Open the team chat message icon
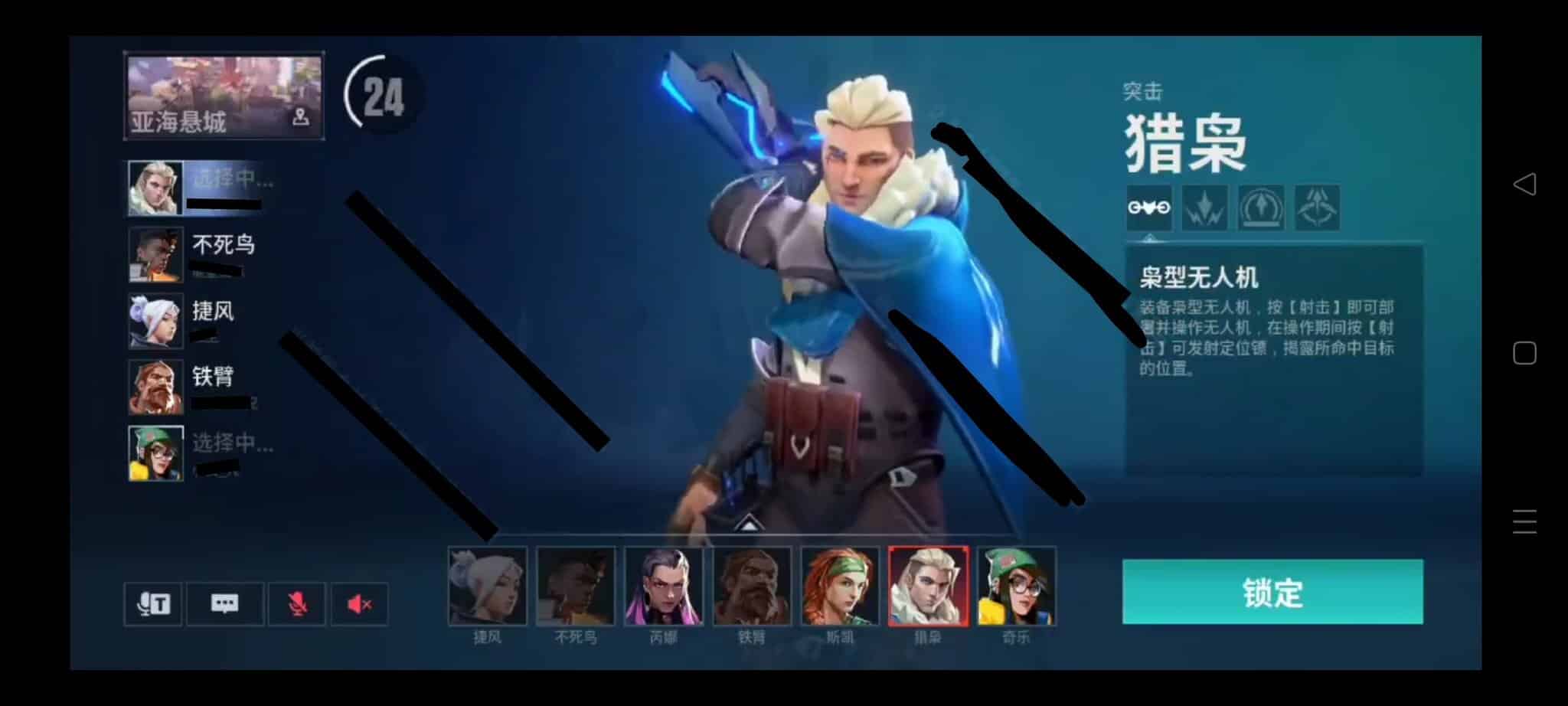This screenshot has height=706, width=1568. [x=224, y=603]
